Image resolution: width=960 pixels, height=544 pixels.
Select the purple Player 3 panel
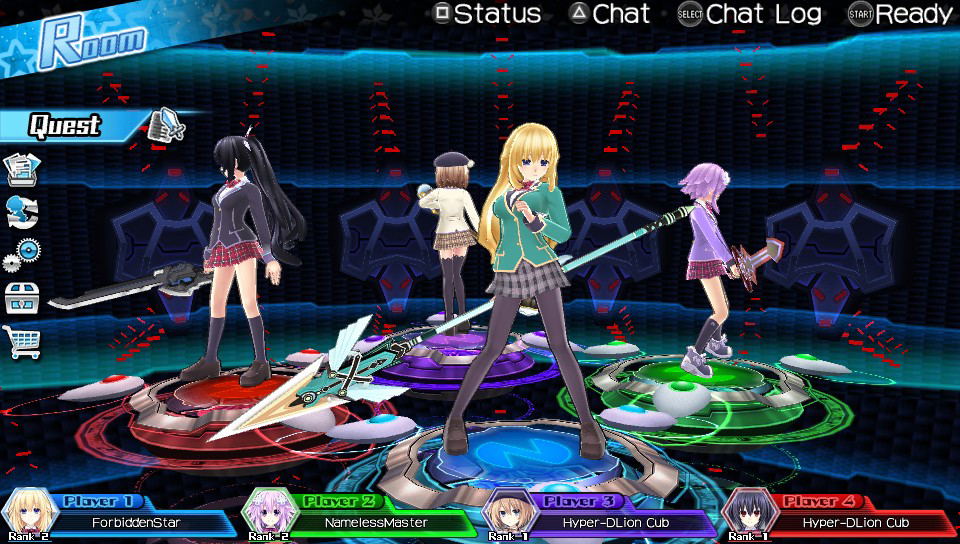[x=598, y=514]
